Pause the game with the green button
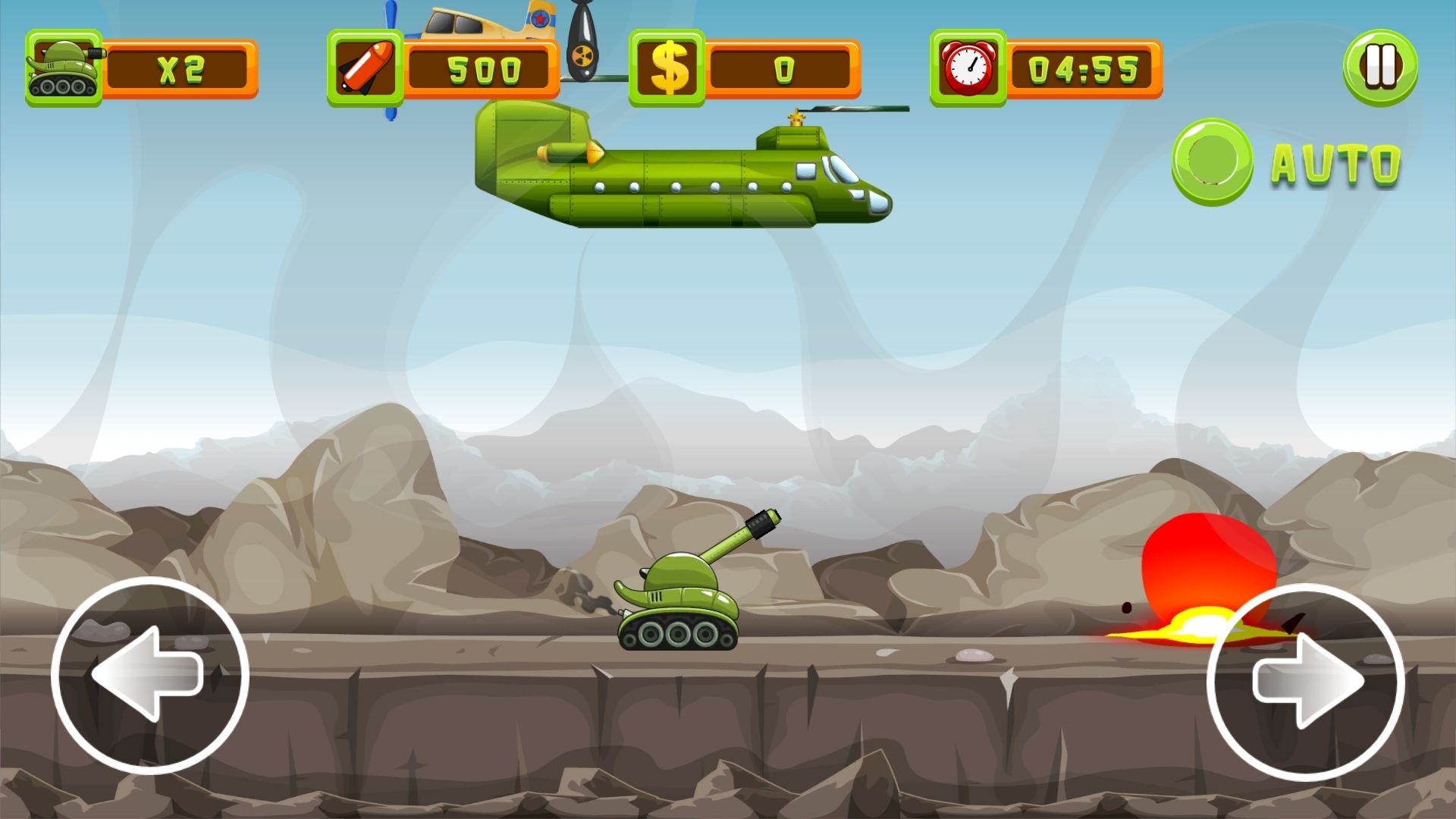The width and height of the screenshot is (1456, 819). 1380,67
